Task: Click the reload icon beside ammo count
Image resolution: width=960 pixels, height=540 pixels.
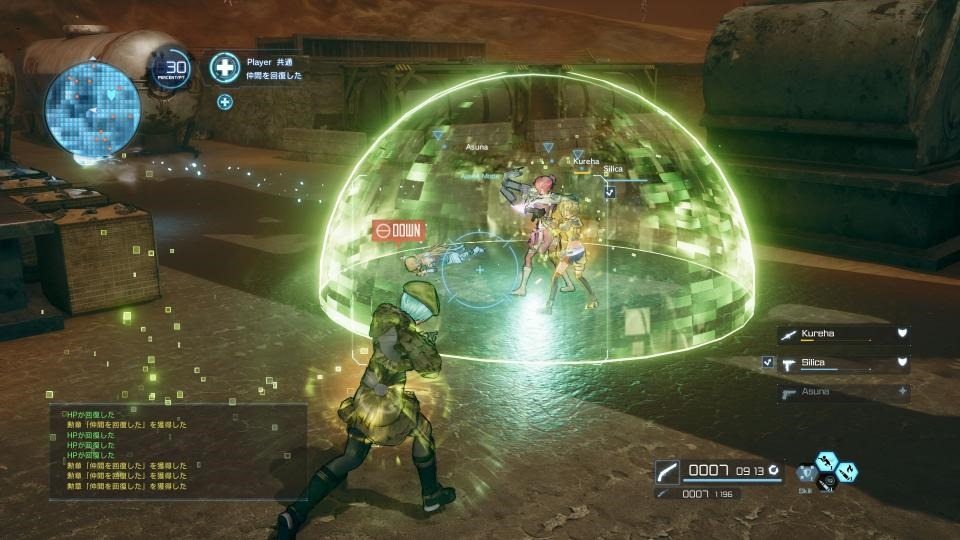Action: coord(776,470)
